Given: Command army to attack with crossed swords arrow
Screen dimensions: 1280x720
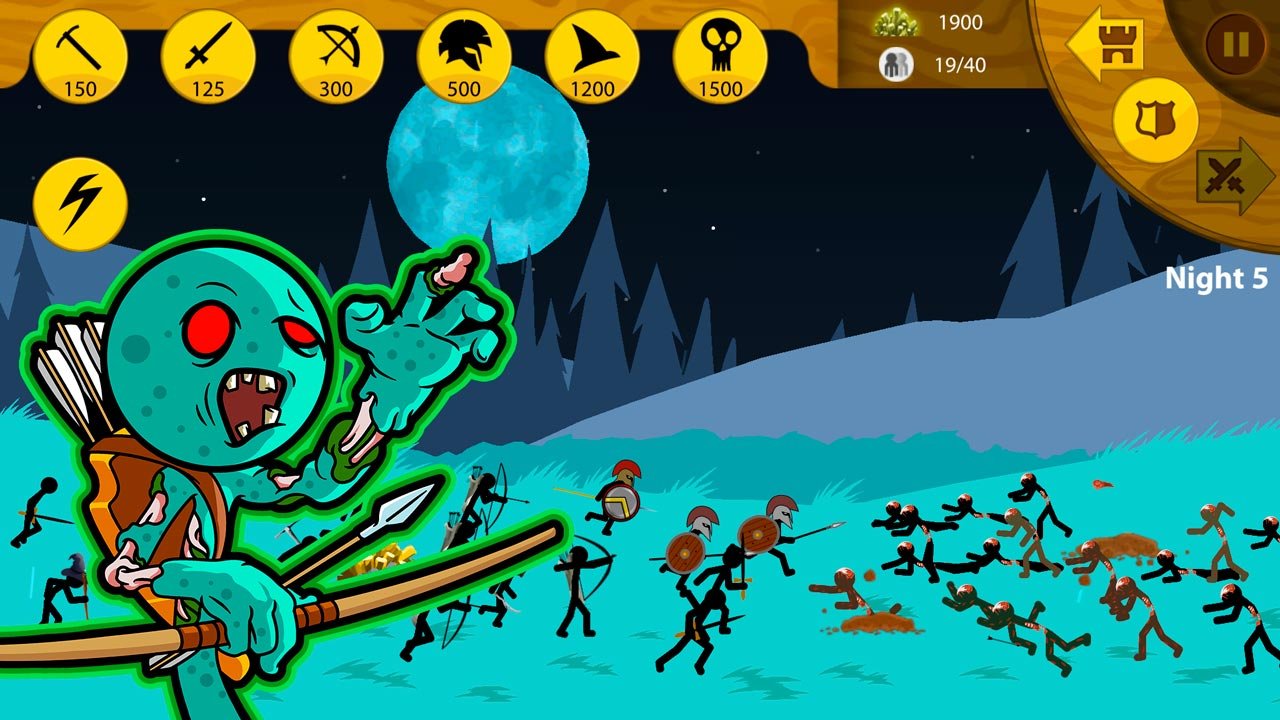Looking at the screenshot, I should pos(1234,177).
